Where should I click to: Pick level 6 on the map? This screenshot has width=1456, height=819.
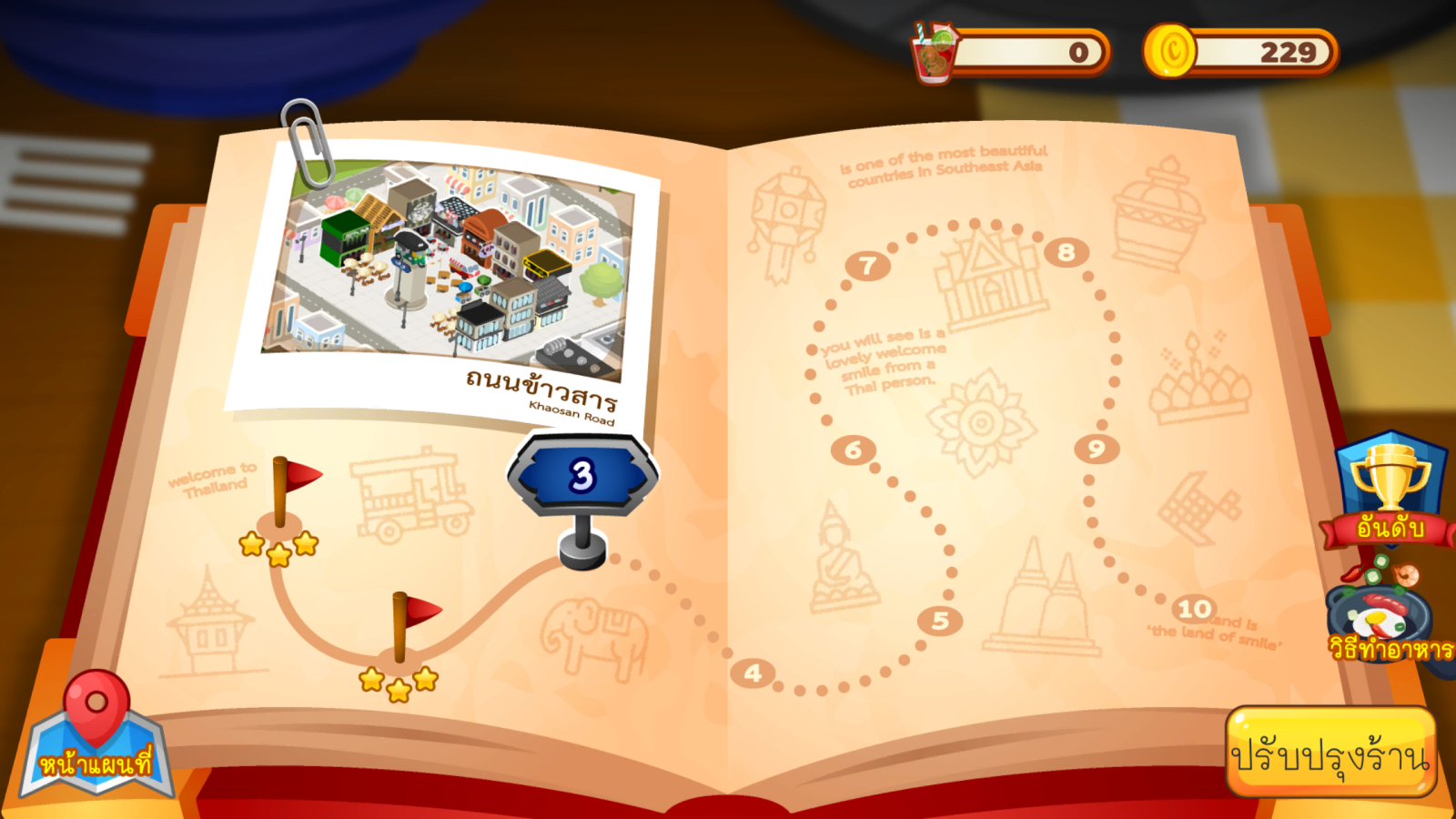(x=853, y=450)
